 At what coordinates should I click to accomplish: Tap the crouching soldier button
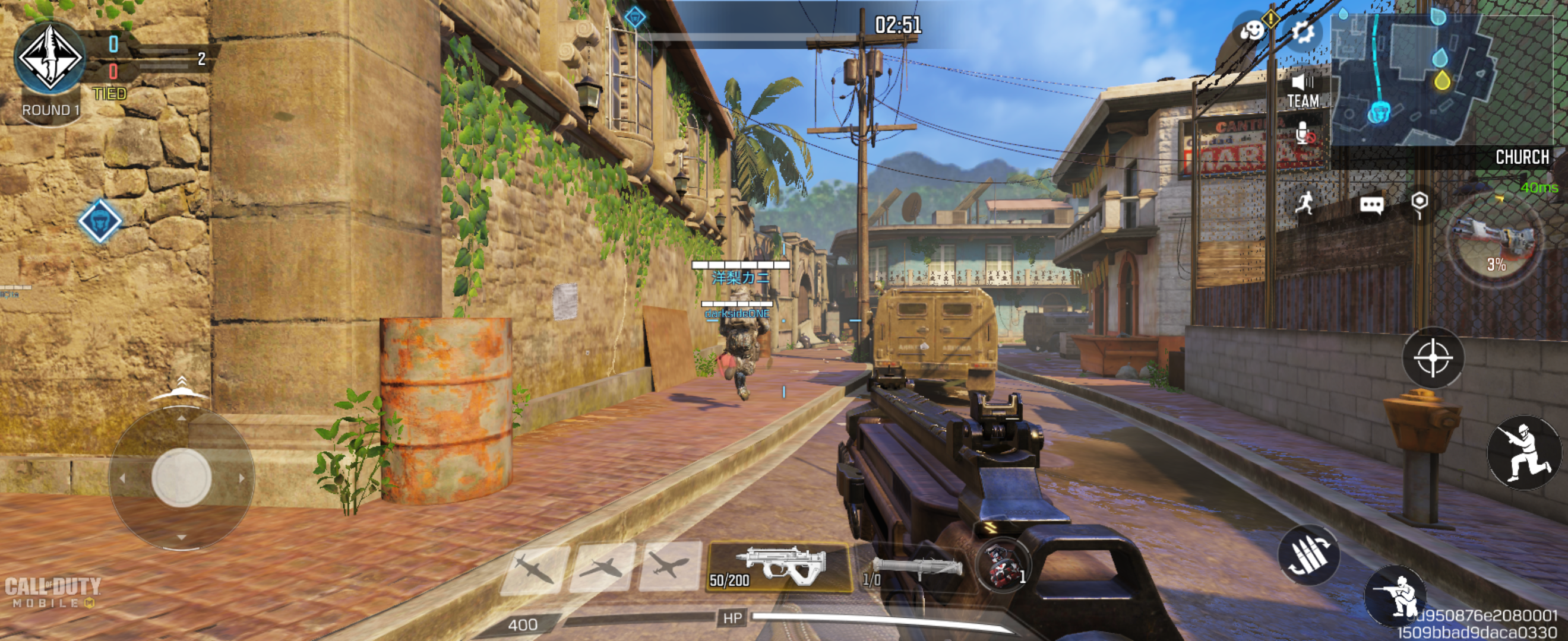(x=1396, y=597)
